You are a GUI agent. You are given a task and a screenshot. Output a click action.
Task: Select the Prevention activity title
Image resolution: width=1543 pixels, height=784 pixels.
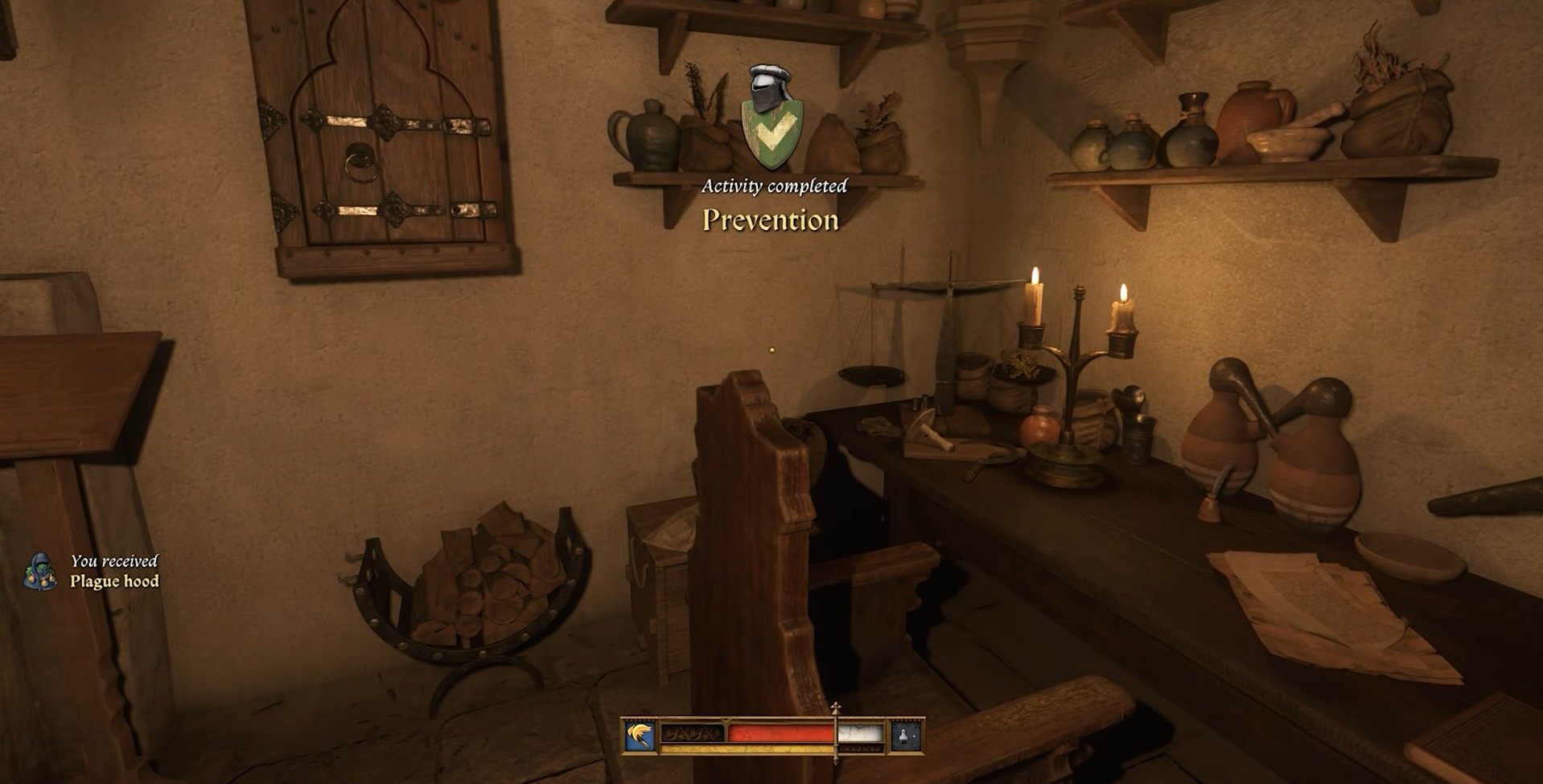[x=771, y=219]
